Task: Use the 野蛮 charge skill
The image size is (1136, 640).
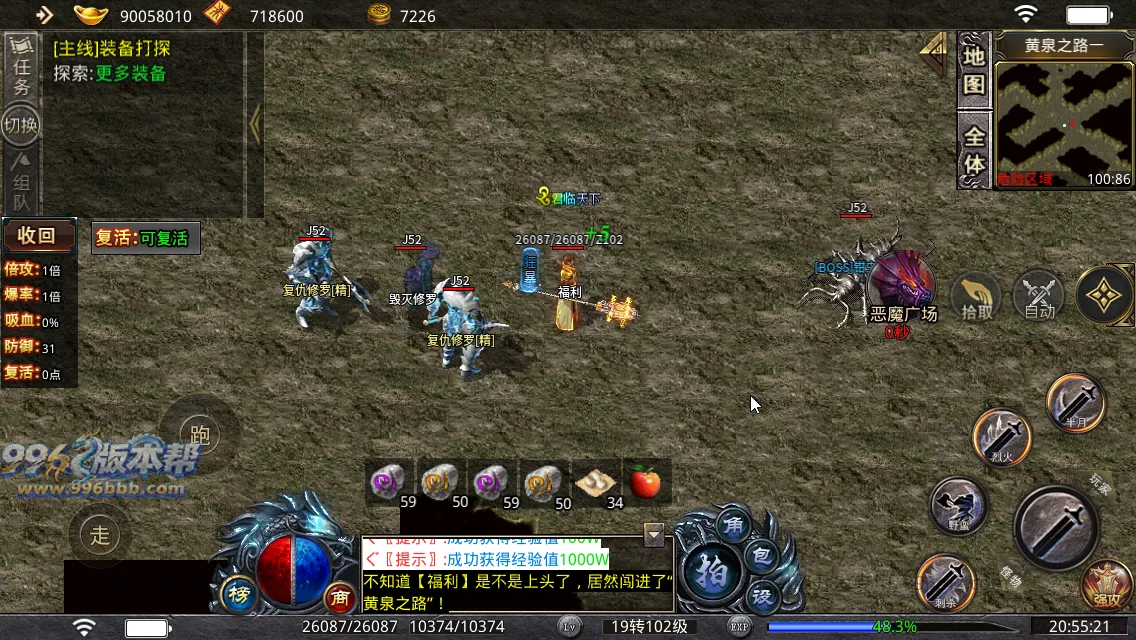Action: 958,505
